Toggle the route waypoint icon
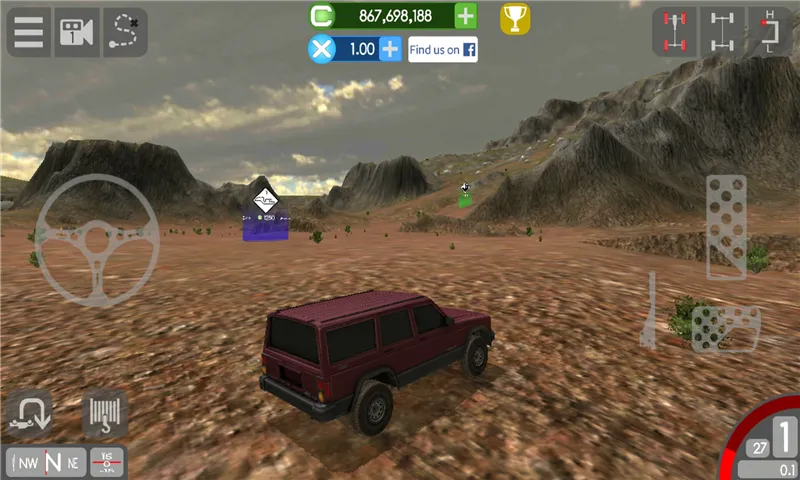 coord(125,31)
